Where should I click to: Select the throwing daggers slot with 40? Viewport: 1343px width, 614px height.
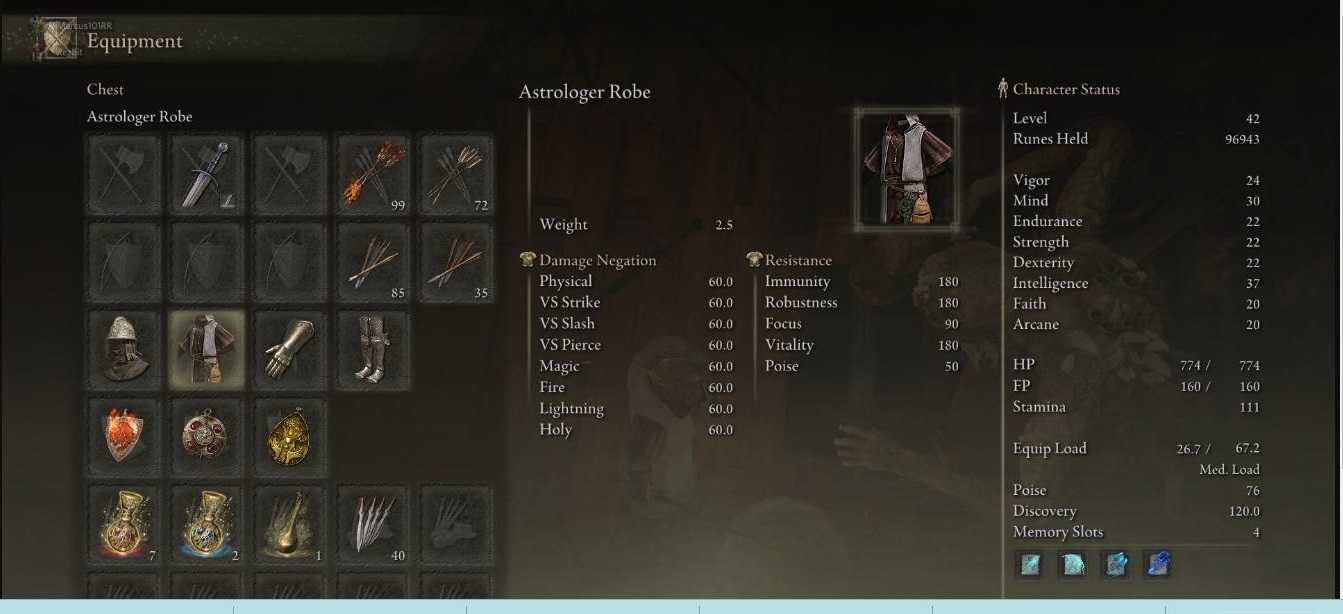pos(372,523)
